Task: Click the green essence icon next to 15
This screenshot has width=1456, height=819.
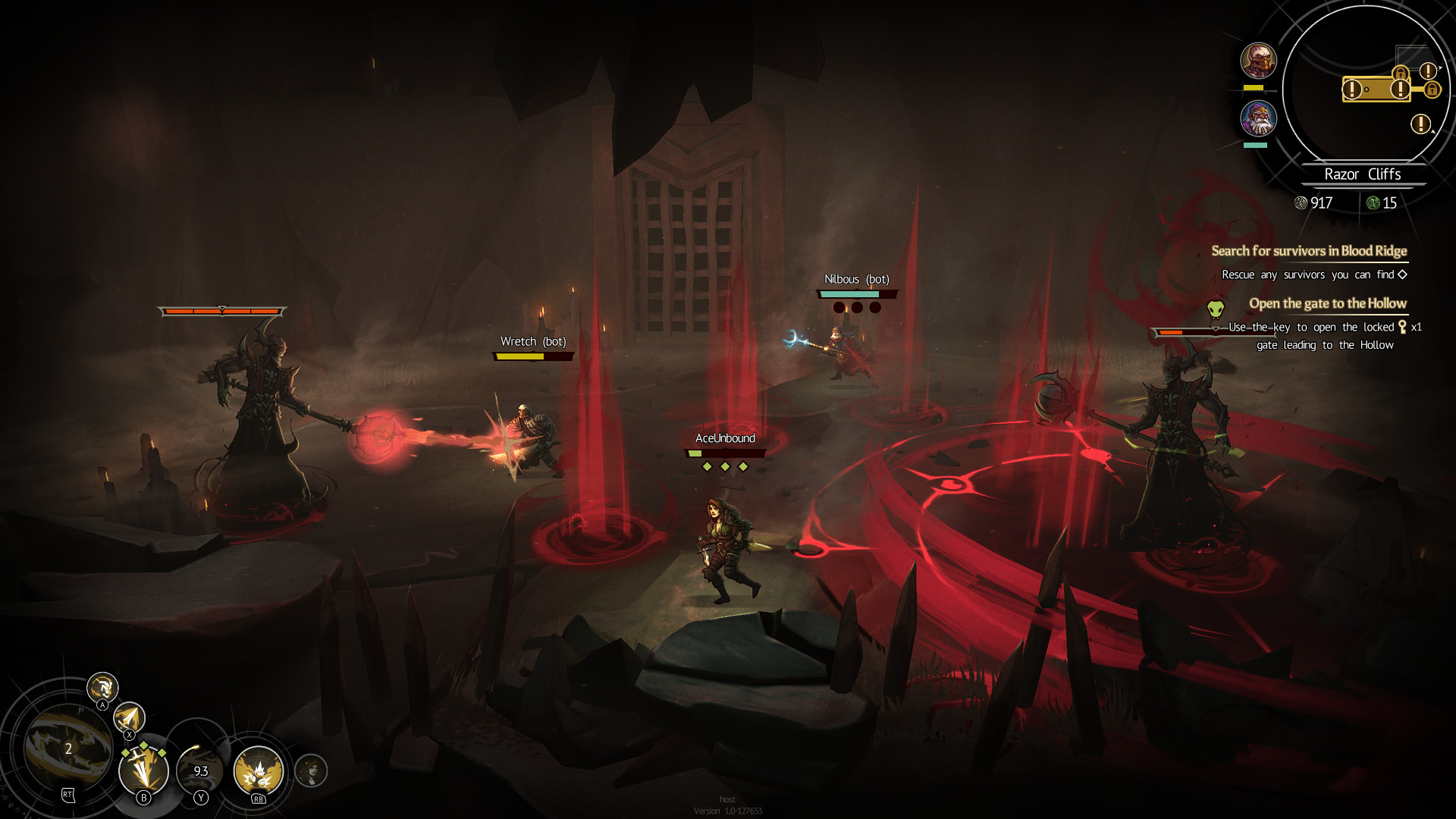Action: tap(1375, 202)
